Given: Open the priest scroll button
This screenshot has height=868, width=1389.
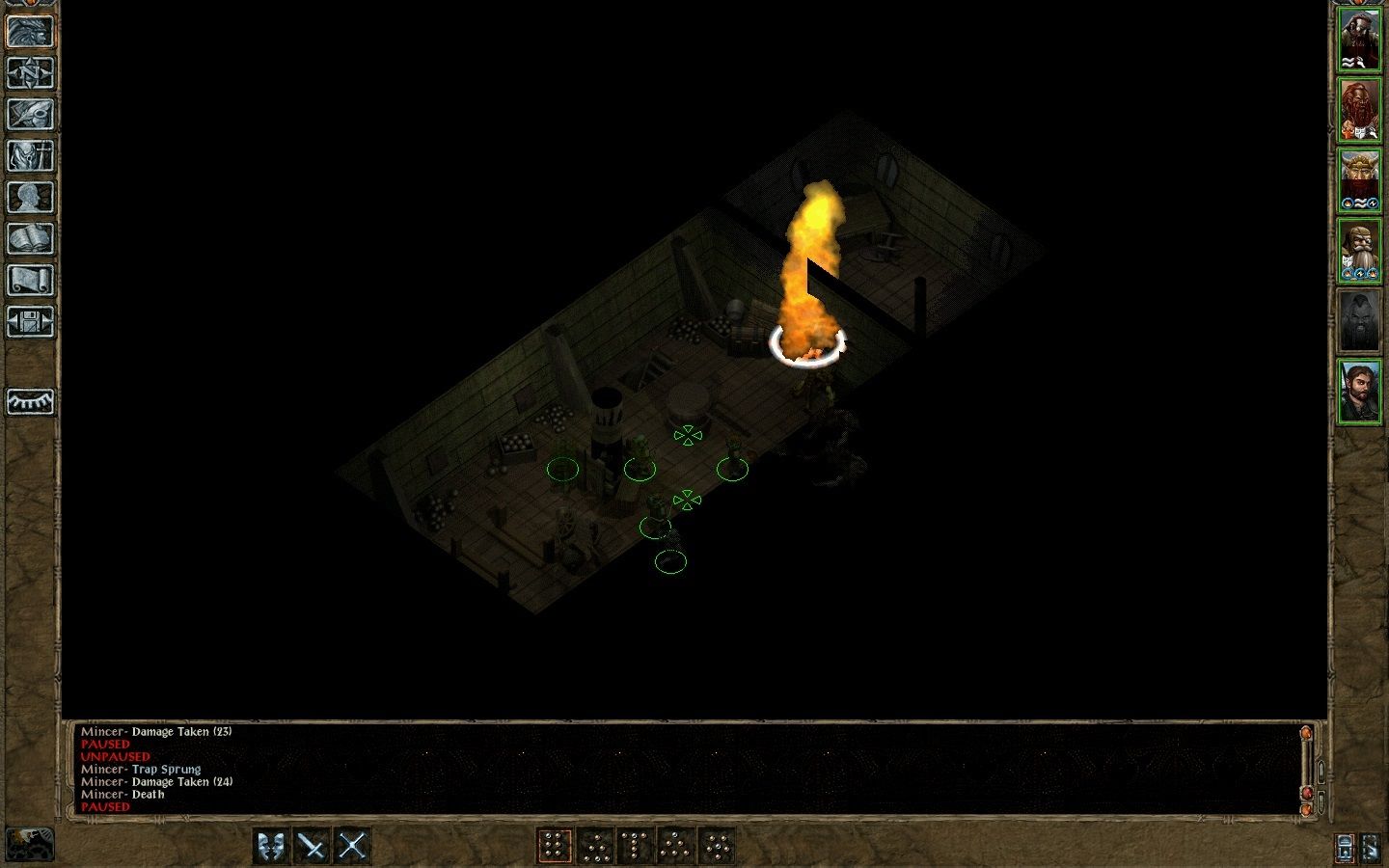Looking at the screenshot, I should click(x=31, y=281).
